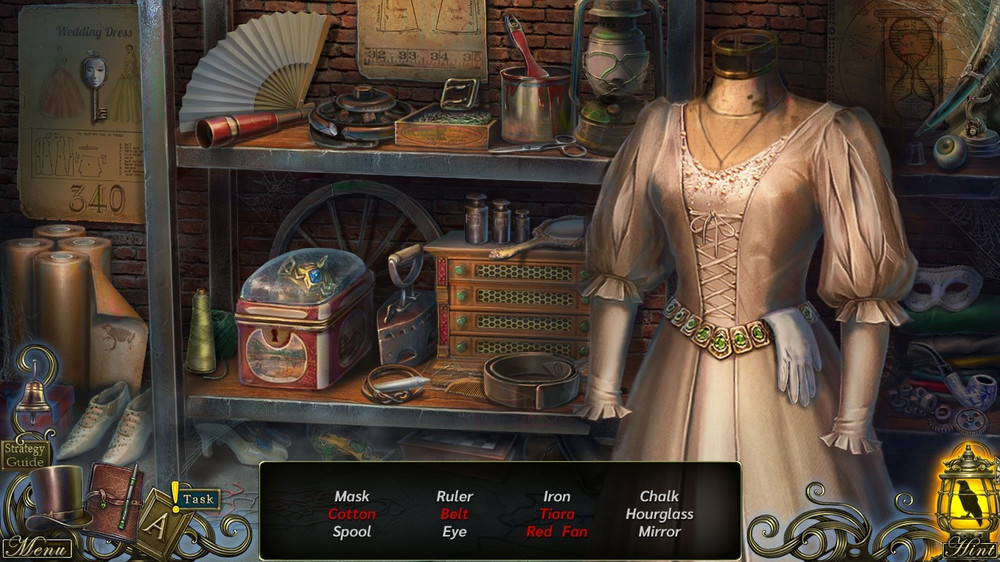Open the leather journal book
The width and height of the screenshot is (1000, 562).
tap(112, 500)
